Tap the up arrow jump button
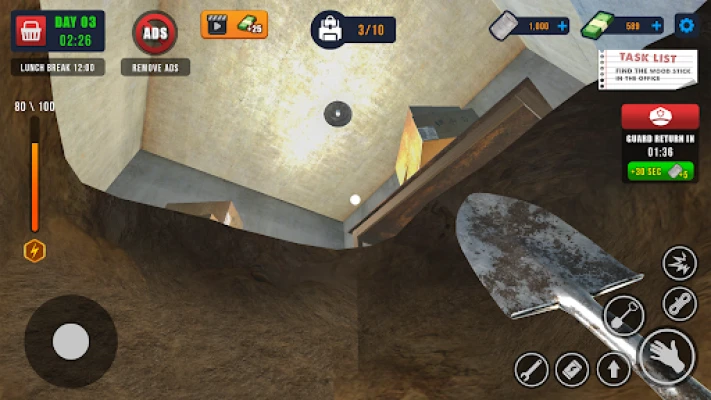This screenshot has height=400, width=711. (x=613, y=370)
